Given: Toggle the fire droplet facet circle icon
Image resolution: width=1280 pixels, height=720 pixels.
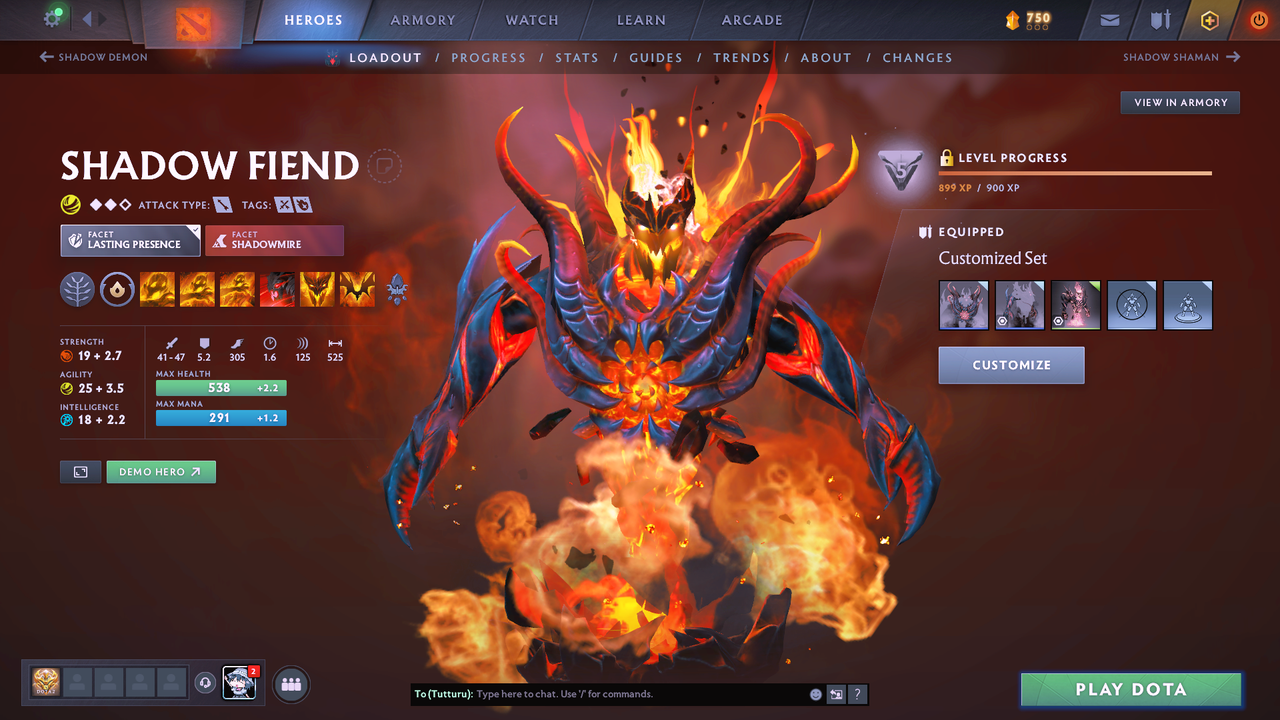Looking at the screenshot, I should click(x=117, y=289).
